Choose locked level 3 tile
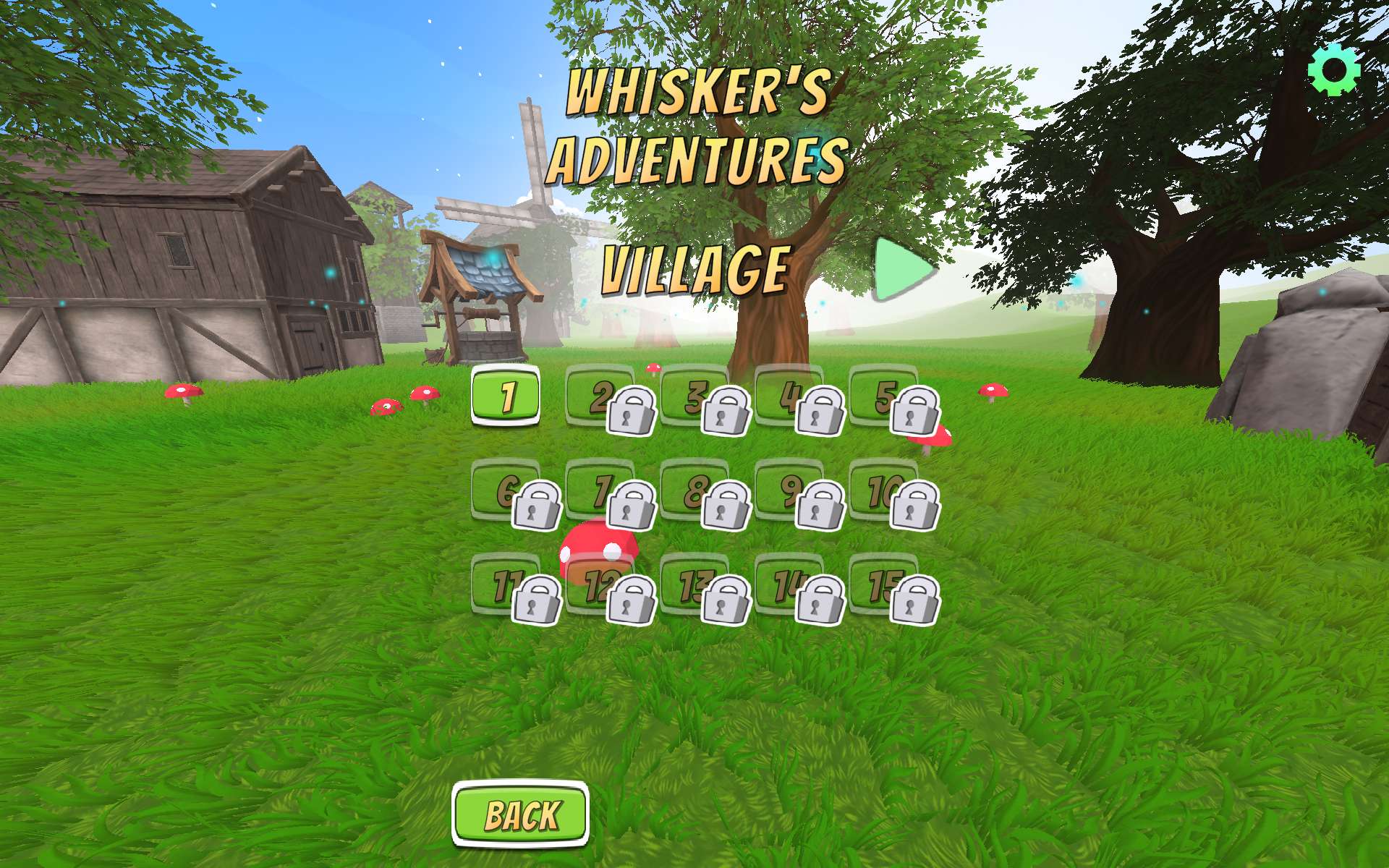 click(695, 396)
